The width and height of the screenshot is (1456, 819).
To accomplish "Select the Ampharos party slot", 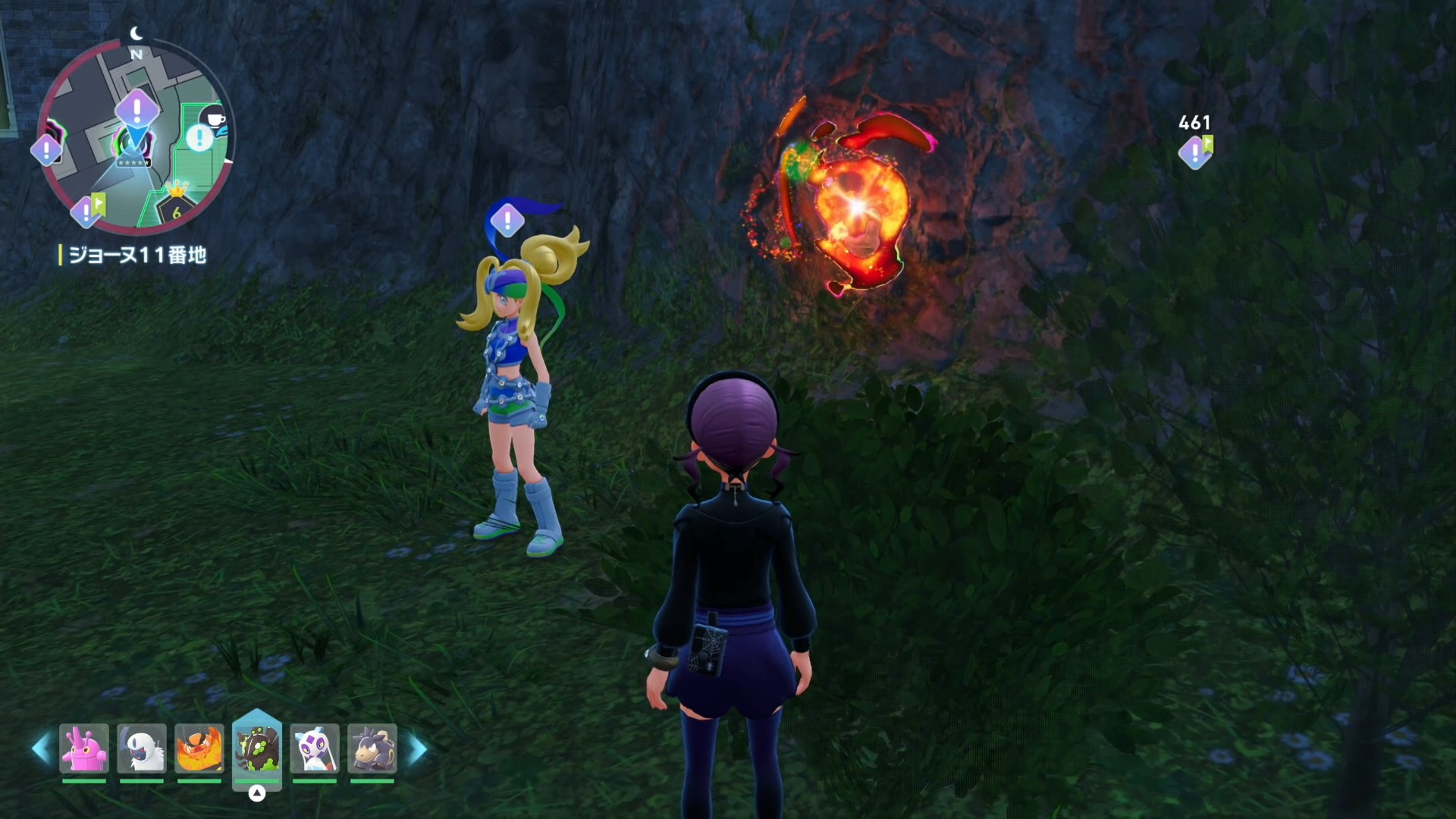I will coord(372,748).
